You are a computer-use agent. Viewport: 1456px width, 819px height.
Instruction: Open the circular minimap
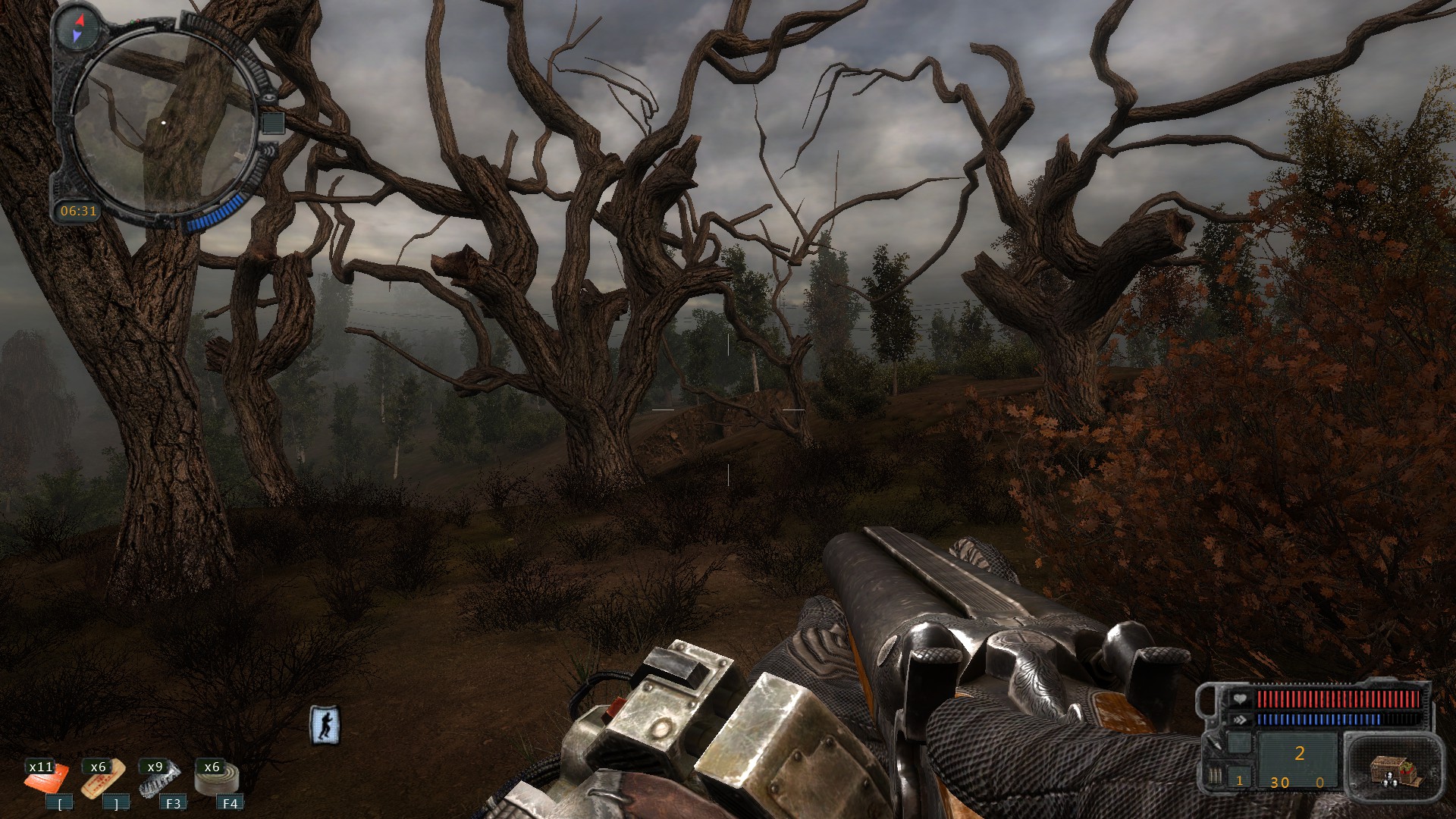click(164, 123)
